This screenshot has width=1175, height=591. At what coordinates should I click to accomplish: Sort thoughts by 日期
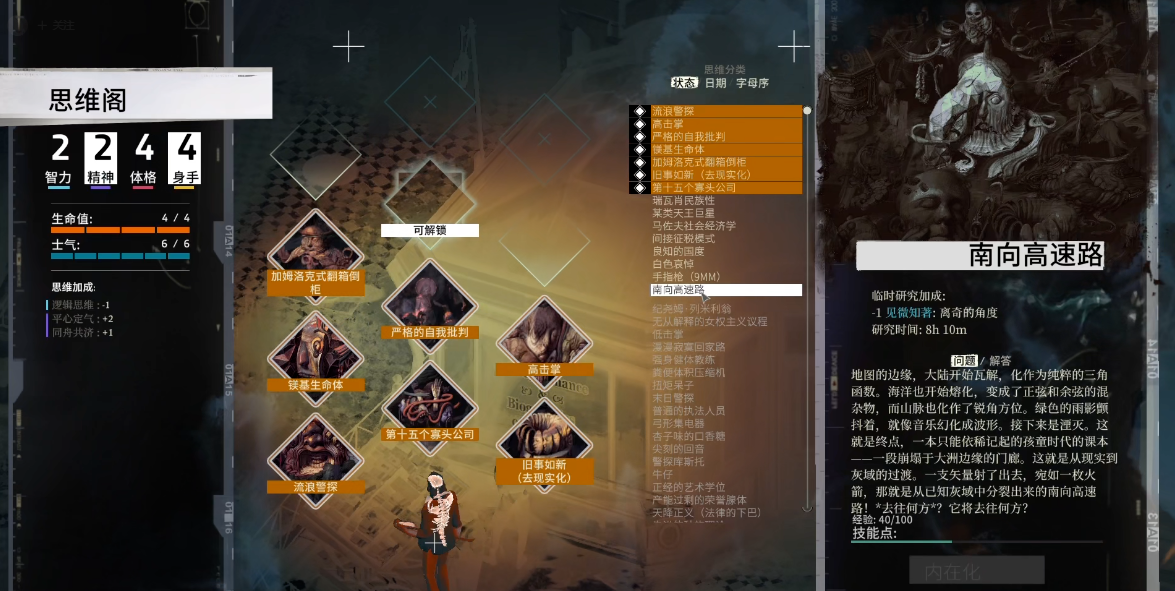[x=715, y=83]
